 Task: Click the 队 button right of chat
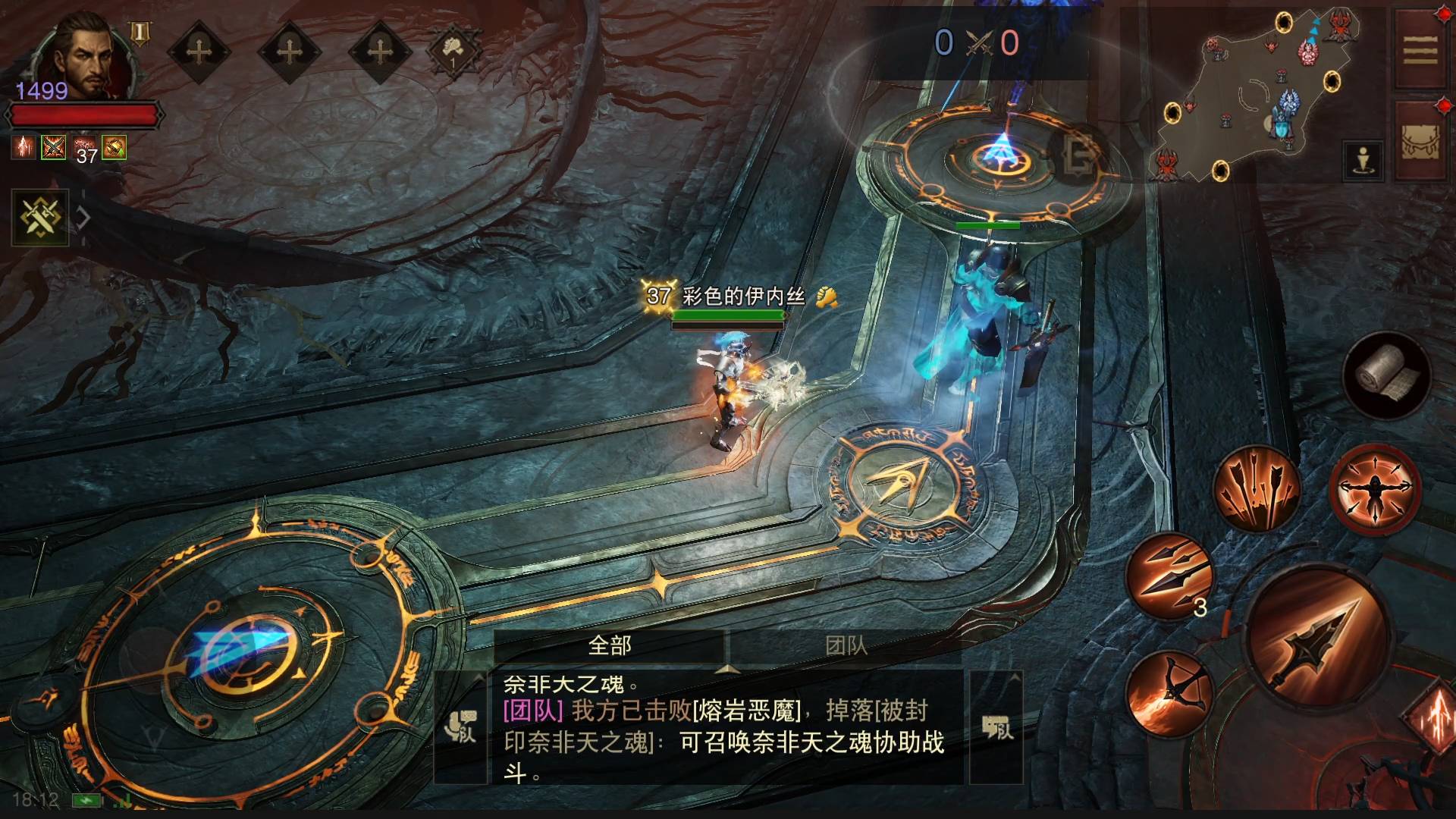pos(996,728)
